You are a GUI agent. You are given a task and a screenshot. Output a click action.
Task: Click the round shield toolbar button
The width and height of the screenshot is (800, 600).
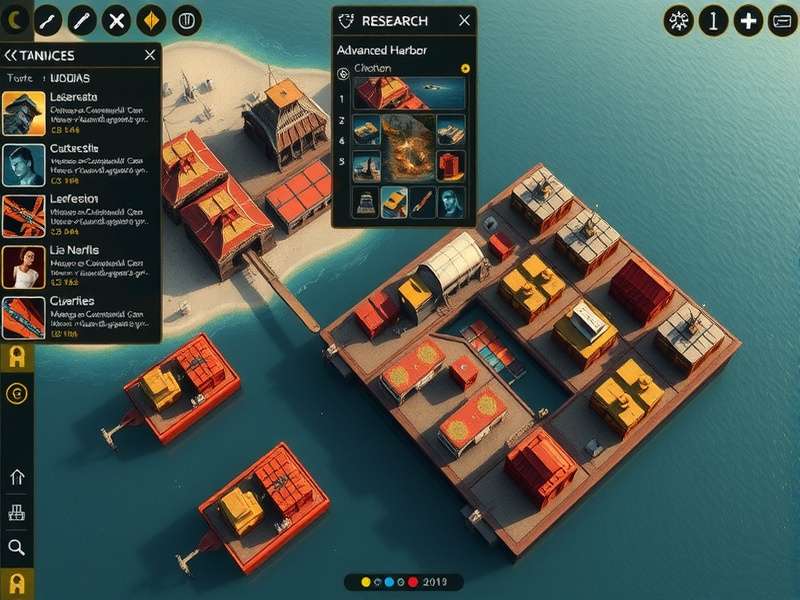[x=186, y=19]
